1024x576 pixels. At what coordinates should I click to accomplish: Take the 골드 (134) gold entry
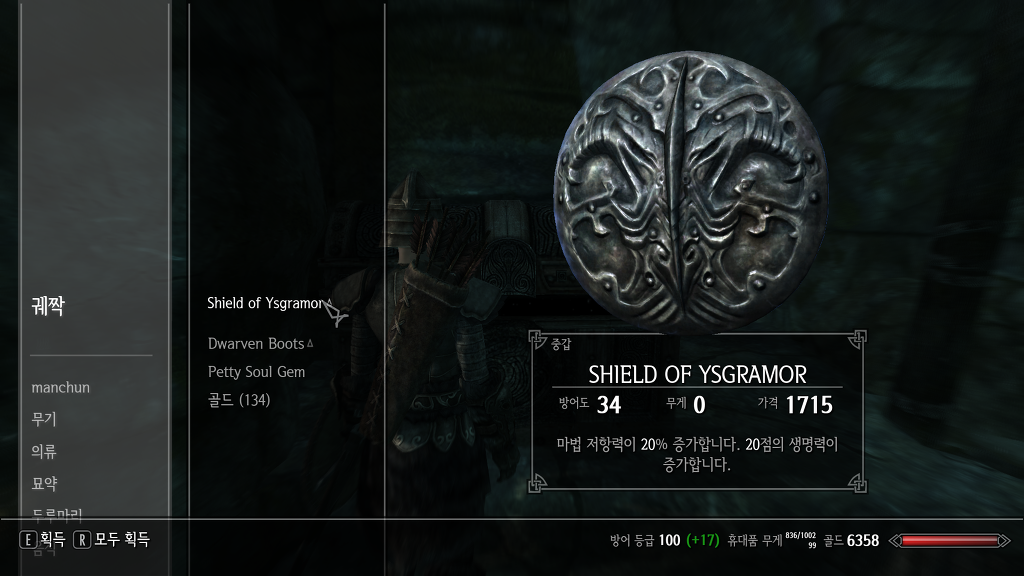[239, 400]
